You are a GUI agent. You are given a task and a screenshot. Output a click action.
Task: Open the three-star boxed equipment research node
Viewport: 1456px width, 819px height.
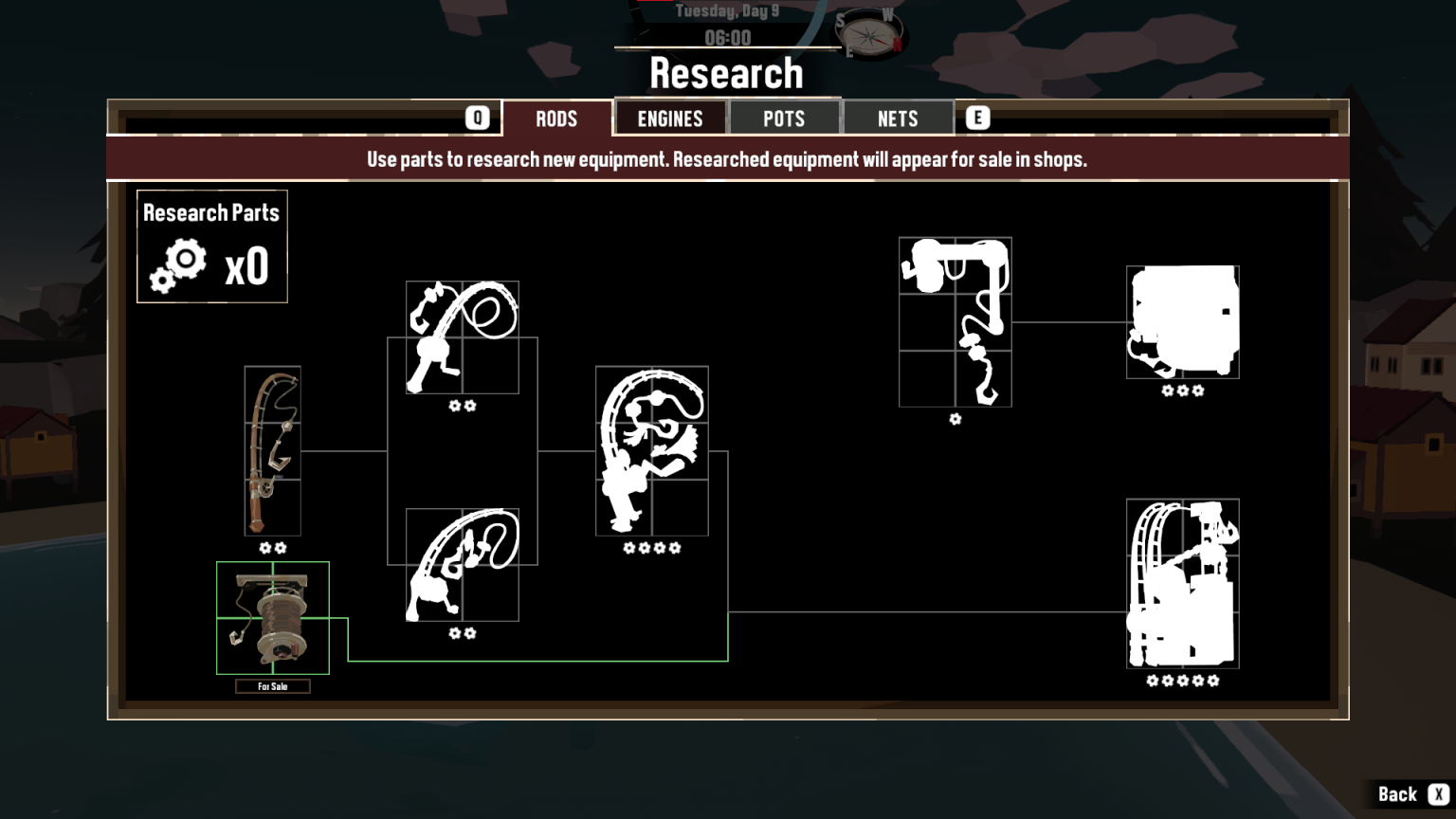point(1182,322)
